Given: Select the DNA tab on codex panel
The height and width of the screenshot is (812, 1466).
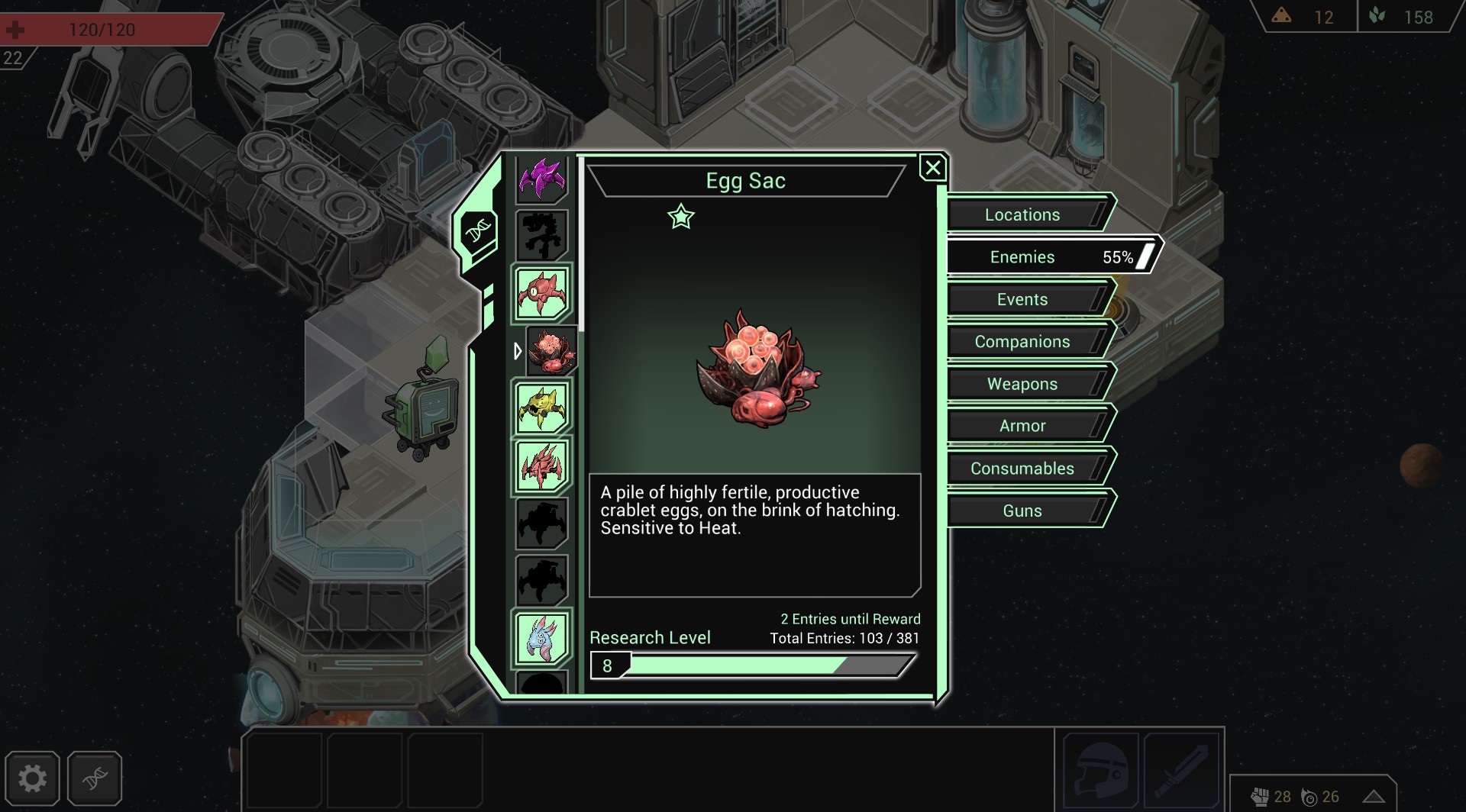Looking at the screenshot, I should [479, 230].
